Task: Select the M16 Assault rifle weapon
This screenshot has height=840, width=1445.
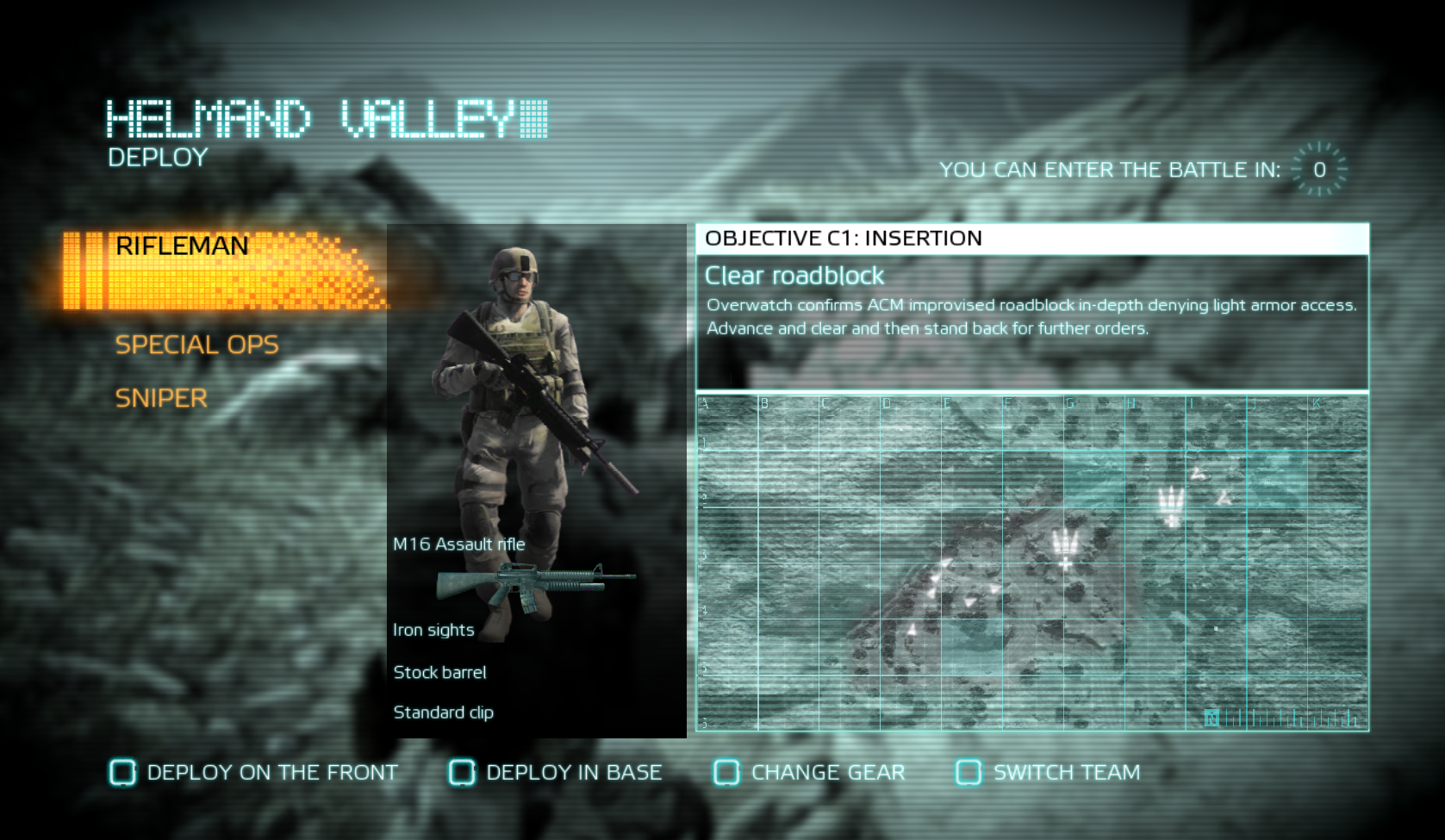Action: tap(459, 544)
